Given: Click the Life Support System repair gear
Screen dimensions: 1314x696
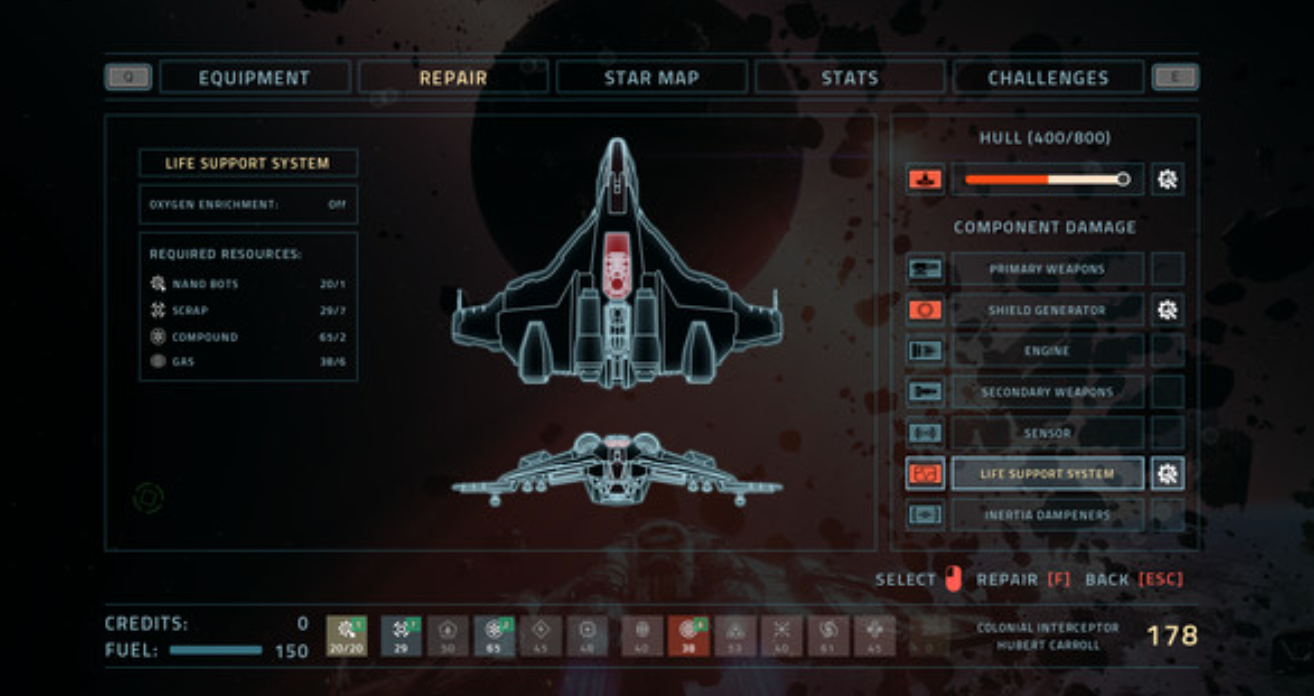Looking at the screenshot, I should point(1167,474).
